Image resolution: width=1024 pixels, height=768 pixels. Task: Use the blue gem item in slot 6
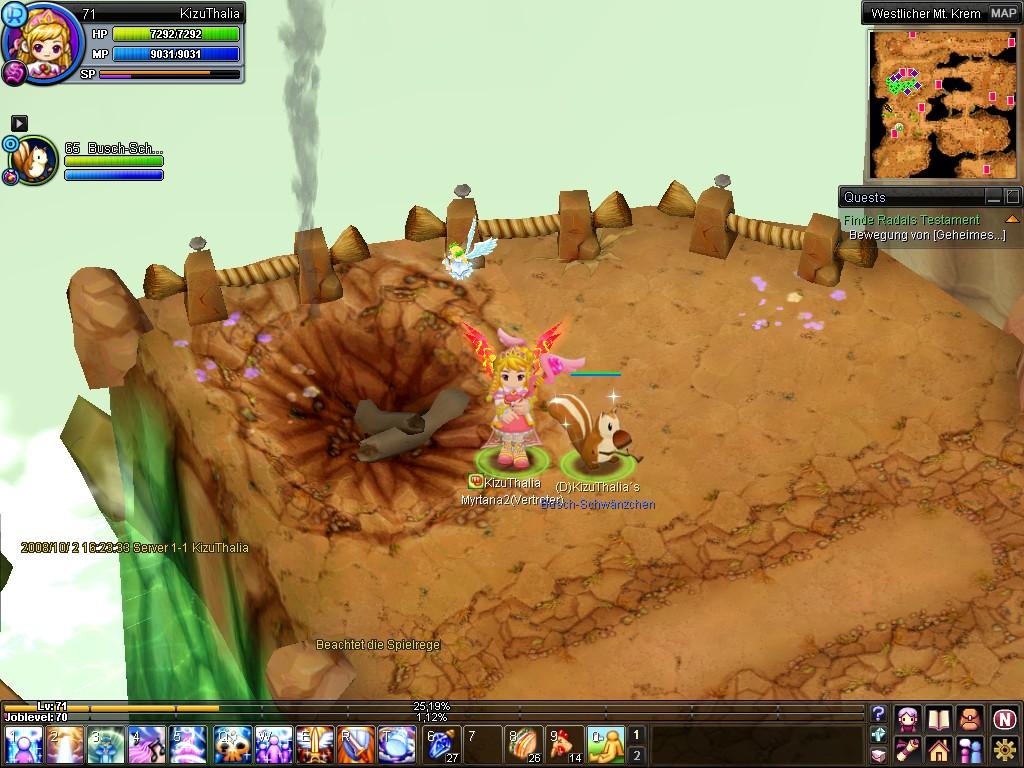click(x=443, y=745)
